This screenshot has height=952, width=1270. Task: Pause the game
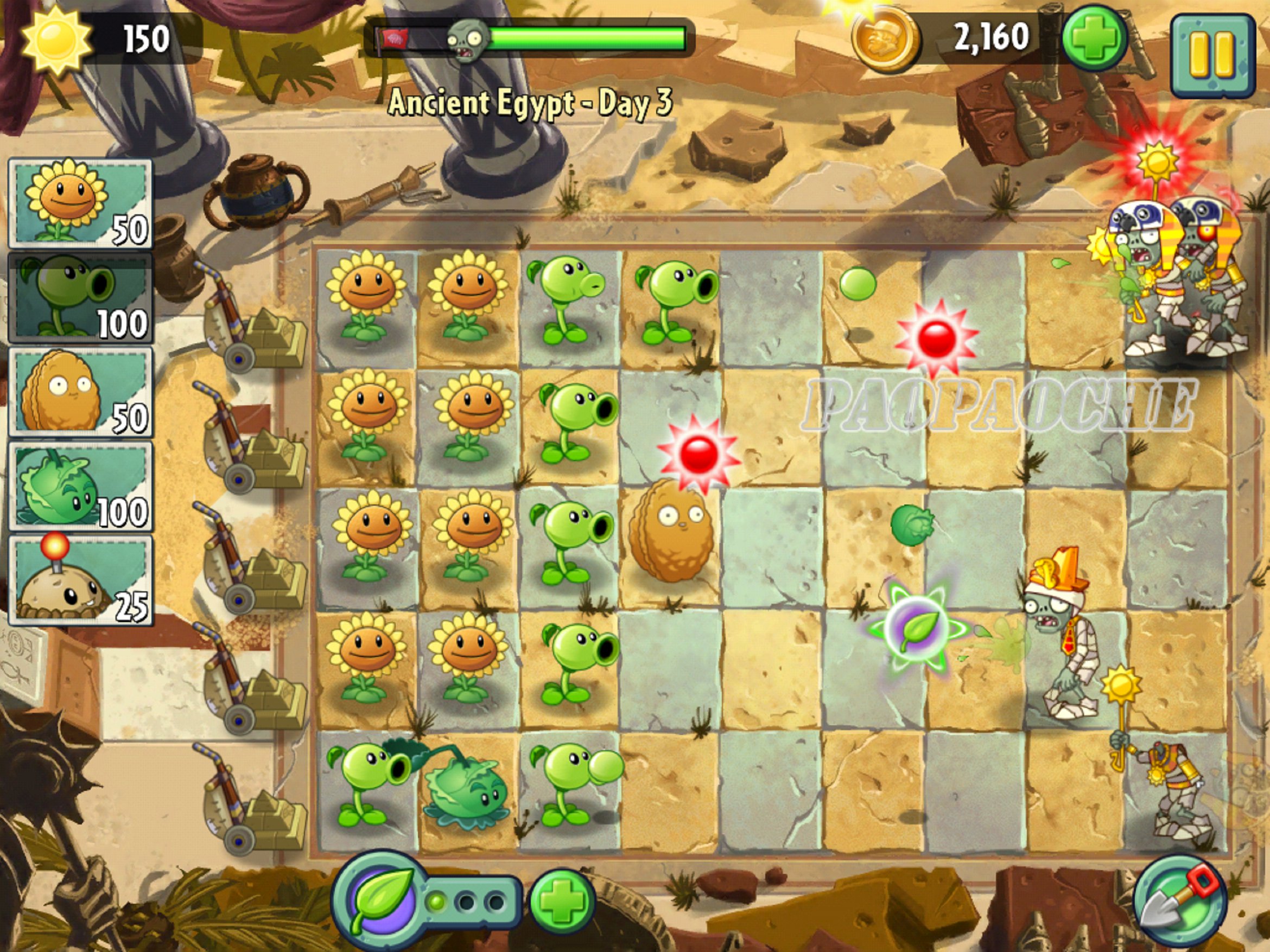coord(1212,54)
